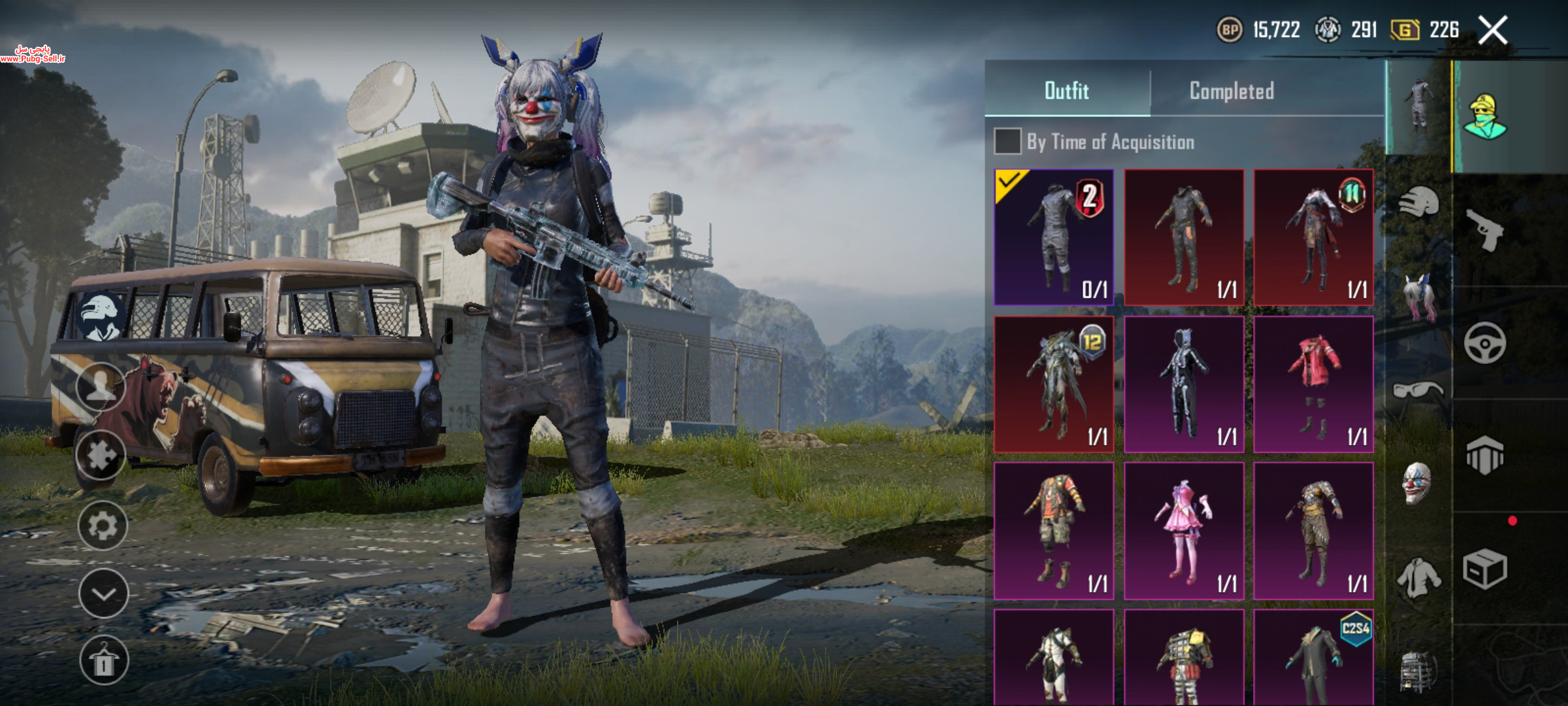
Task: Switch to the Completed tab
Action: (1231, 91)
